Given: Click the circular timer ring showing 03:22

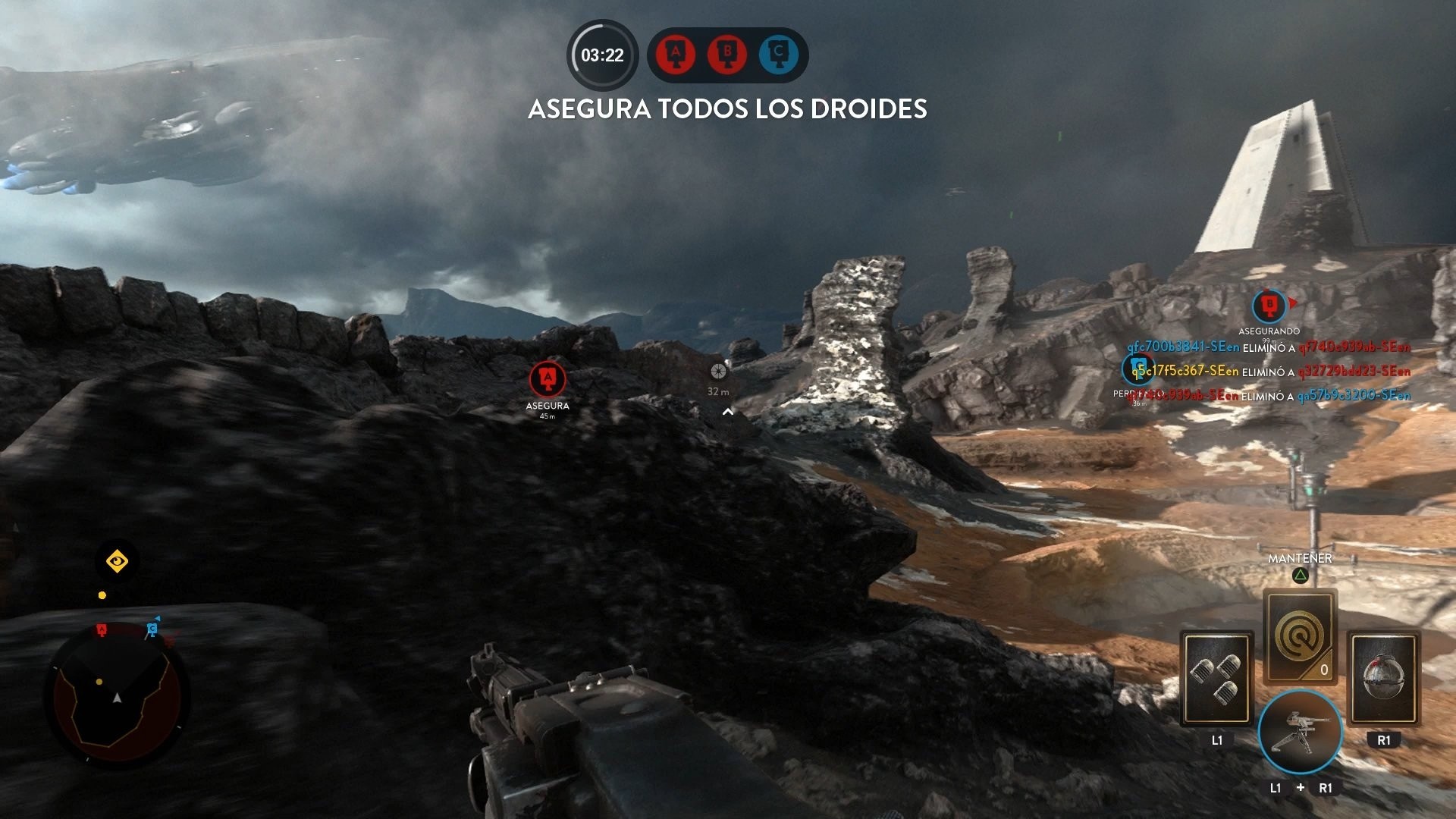Looking at the screenshot, I should [x=601, y=55].
